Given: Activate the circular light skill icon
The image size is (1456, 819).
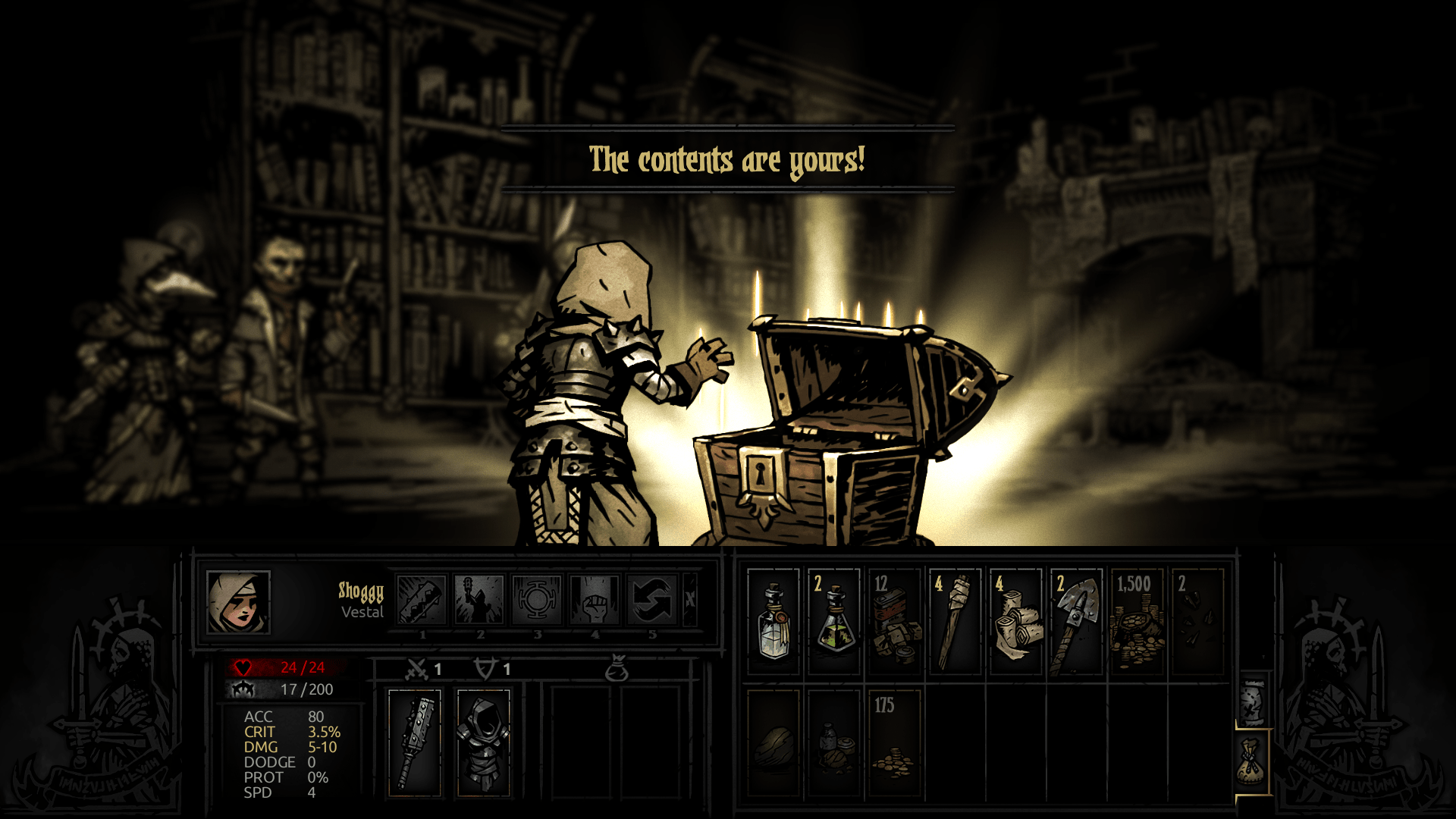Looking at the screenshot, I should [x=537, y=600].
